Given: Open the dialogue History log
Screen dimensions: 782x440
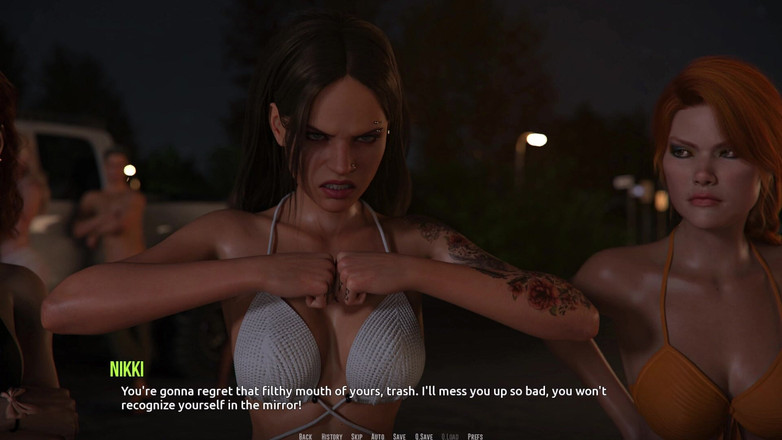Looking at the screenshot, I should pos(332,436).
